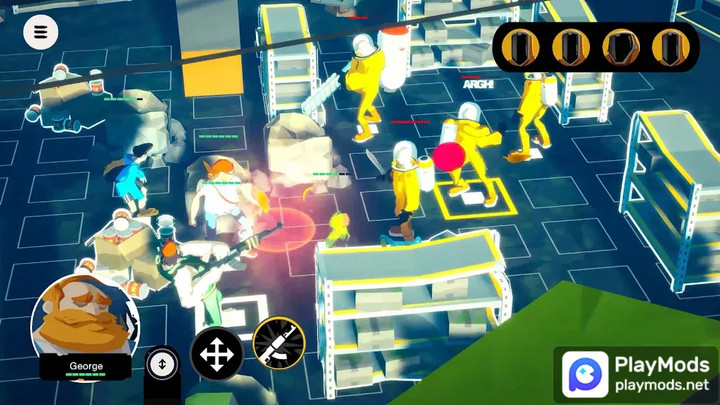
Task: Activate the four-arrow move action
Action: [216, 354]
